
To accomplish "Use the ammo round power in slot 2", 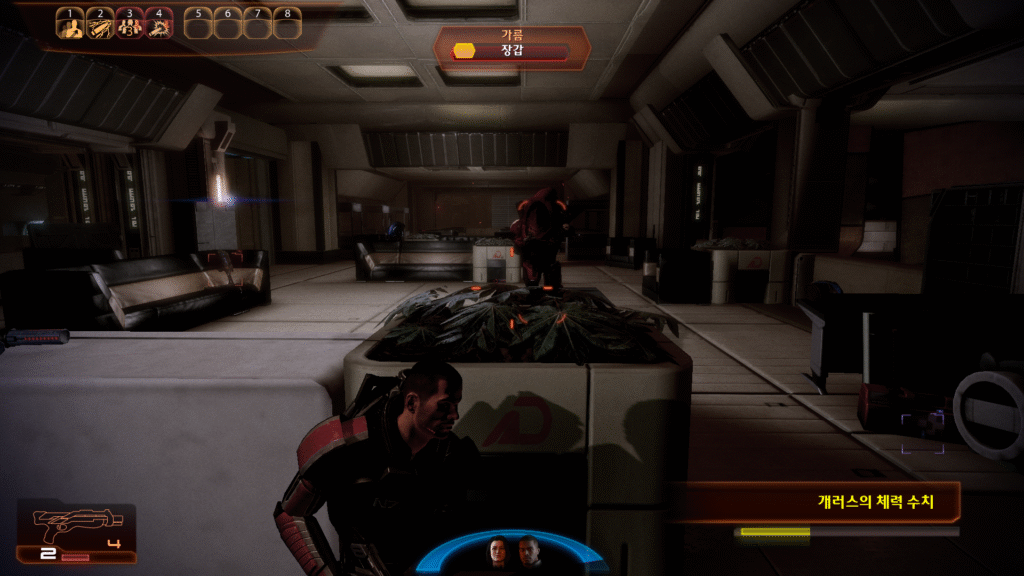I will [100, 26].
